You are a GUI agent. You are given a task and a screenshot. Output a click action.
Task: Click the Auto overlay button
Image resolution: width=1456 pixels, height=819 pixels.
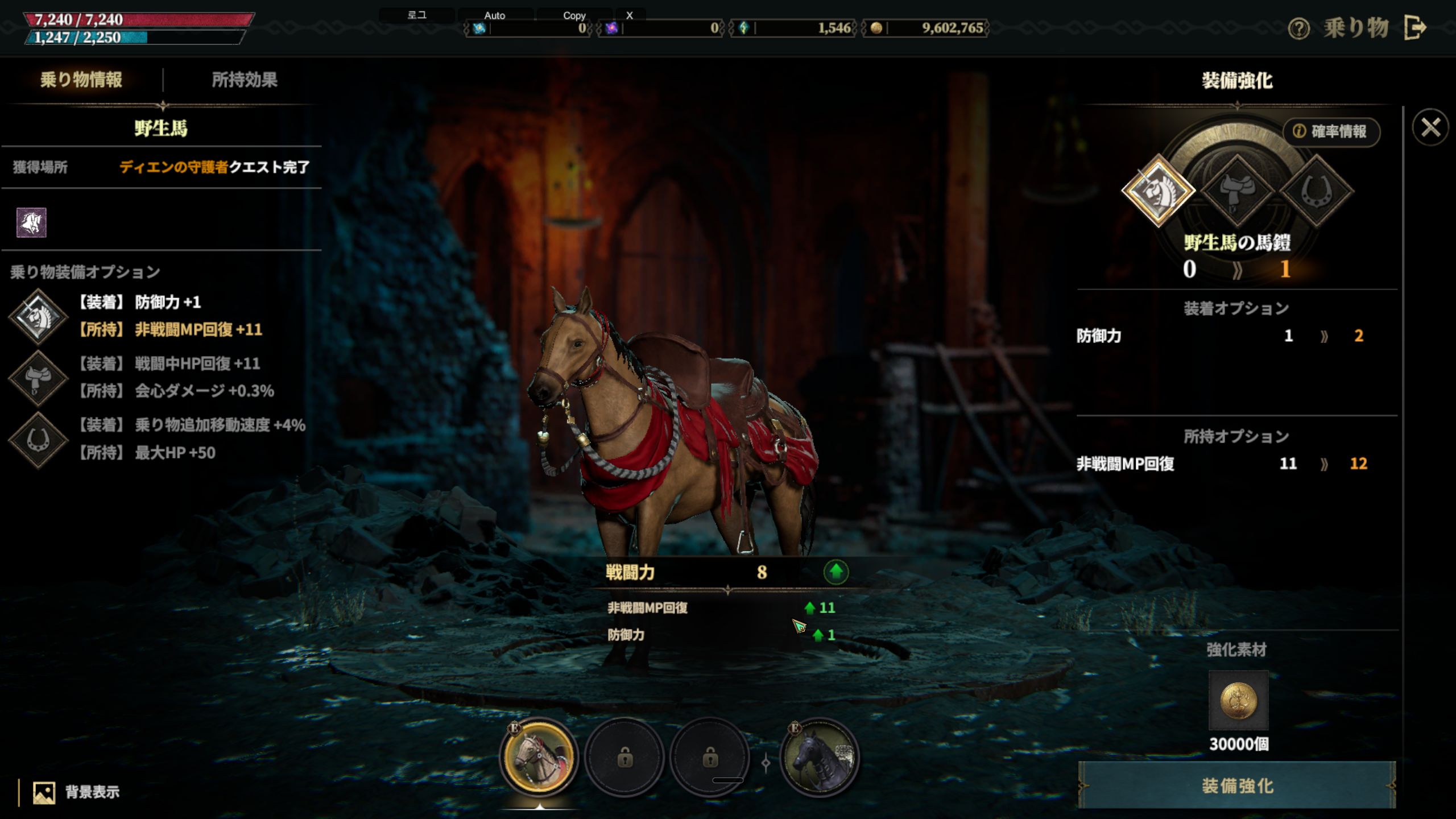click(x=495, y=15)
